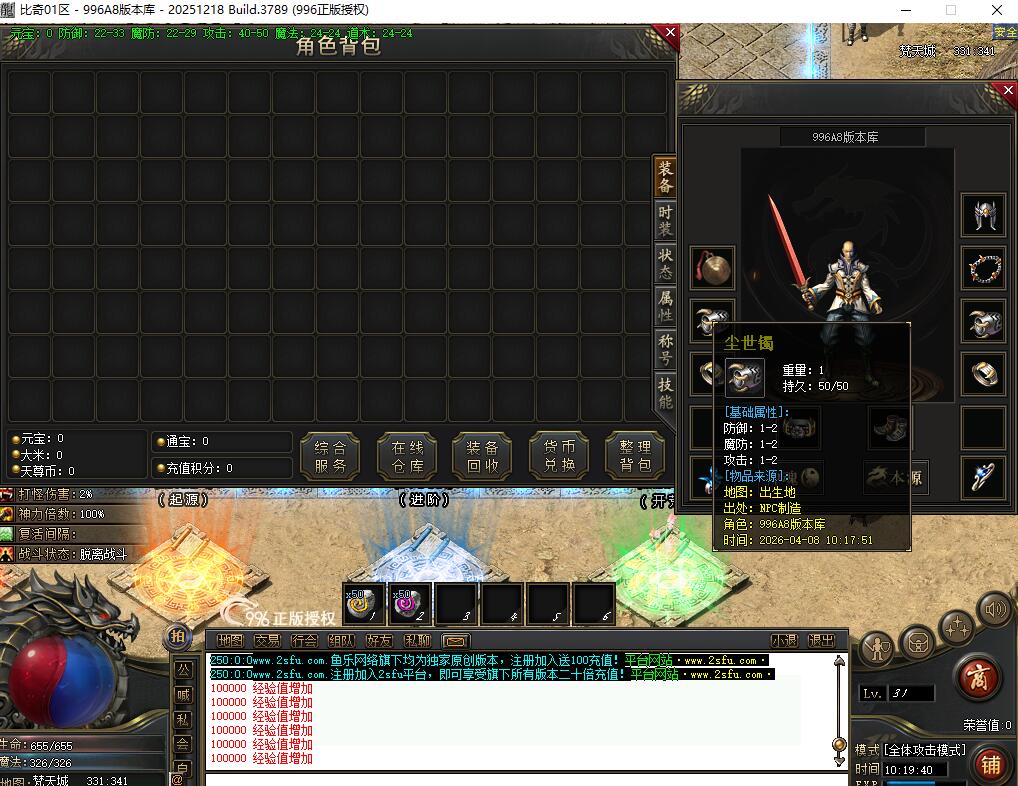Image resolution: width=1018 pixels, height=786 pixels.
Task: Open 综合服务 general services
Action: [x=330, y=456]
